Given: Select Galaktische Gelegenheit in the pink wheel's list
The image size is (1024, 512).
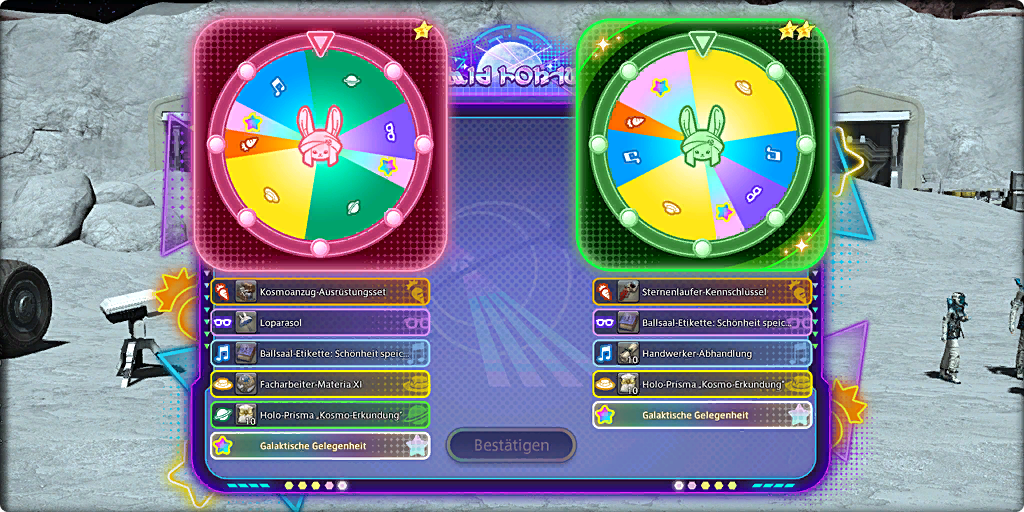Looking at the screenshot, I should click(x=320, y=446).
